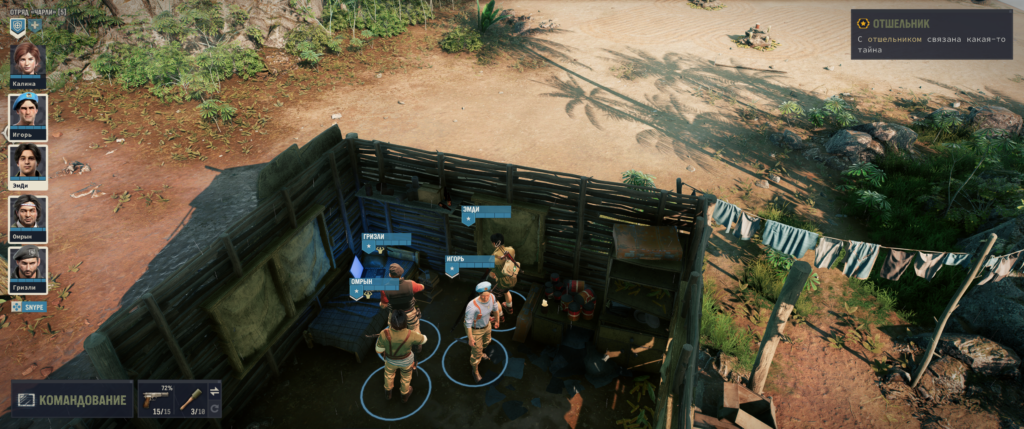Select the Эмди unit name tag
The image size is (1024, 429).
[485, 212]
